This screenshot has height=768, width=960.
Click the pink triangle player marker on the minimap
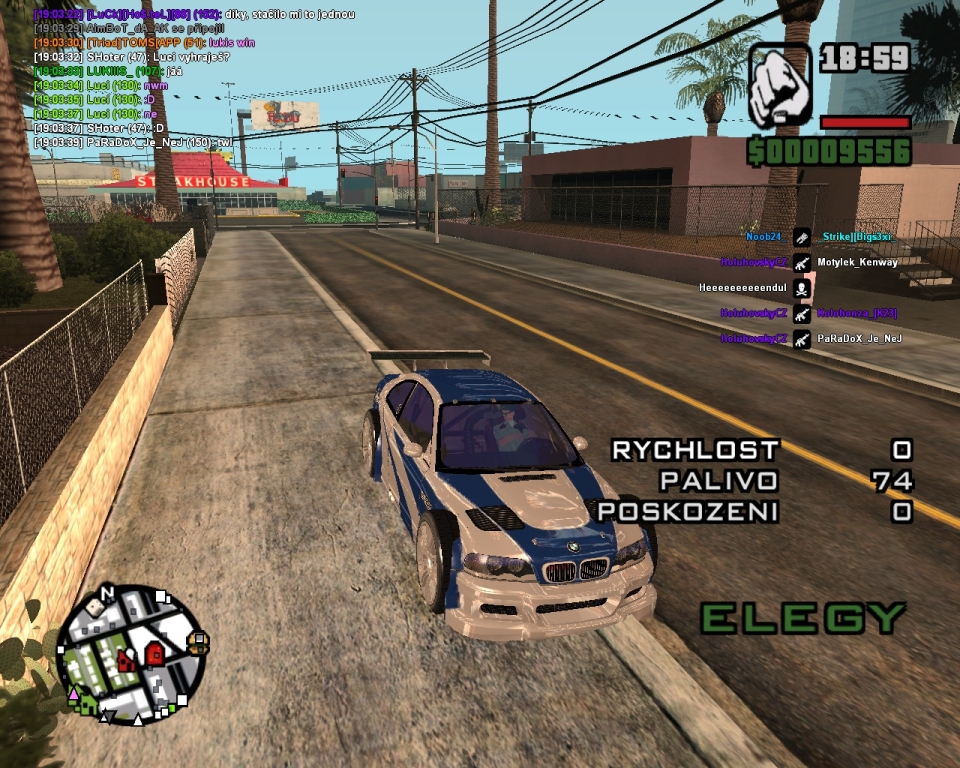(73, 692)
